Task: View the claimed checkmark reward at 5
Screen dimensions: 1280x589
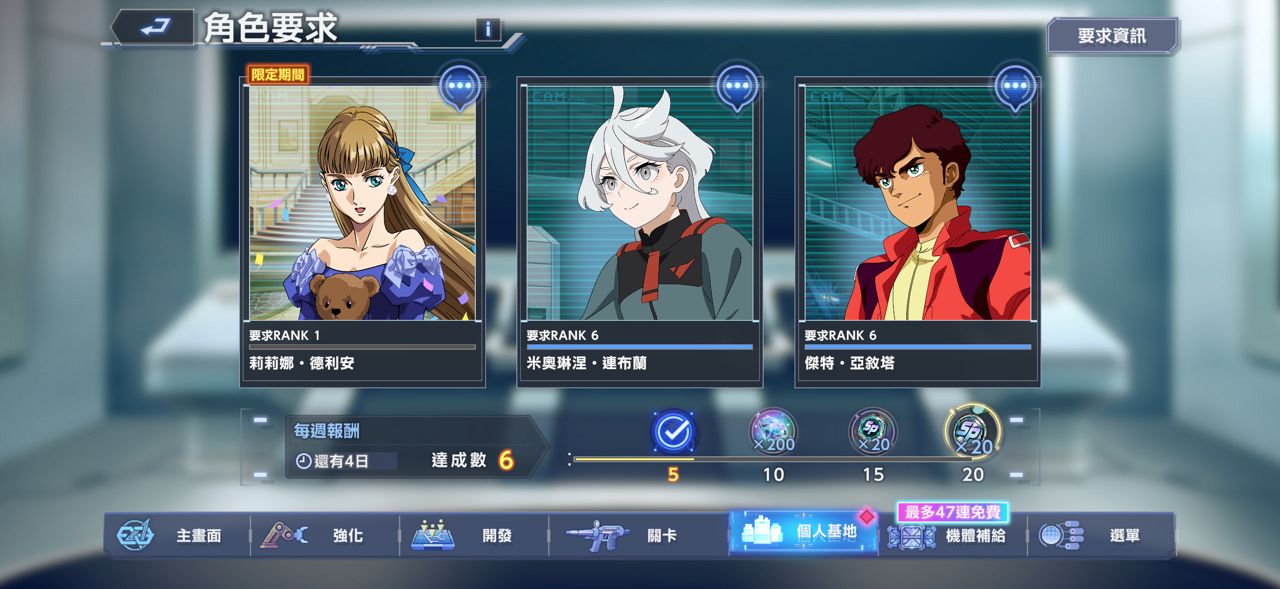Action: (x=673, y=432)
